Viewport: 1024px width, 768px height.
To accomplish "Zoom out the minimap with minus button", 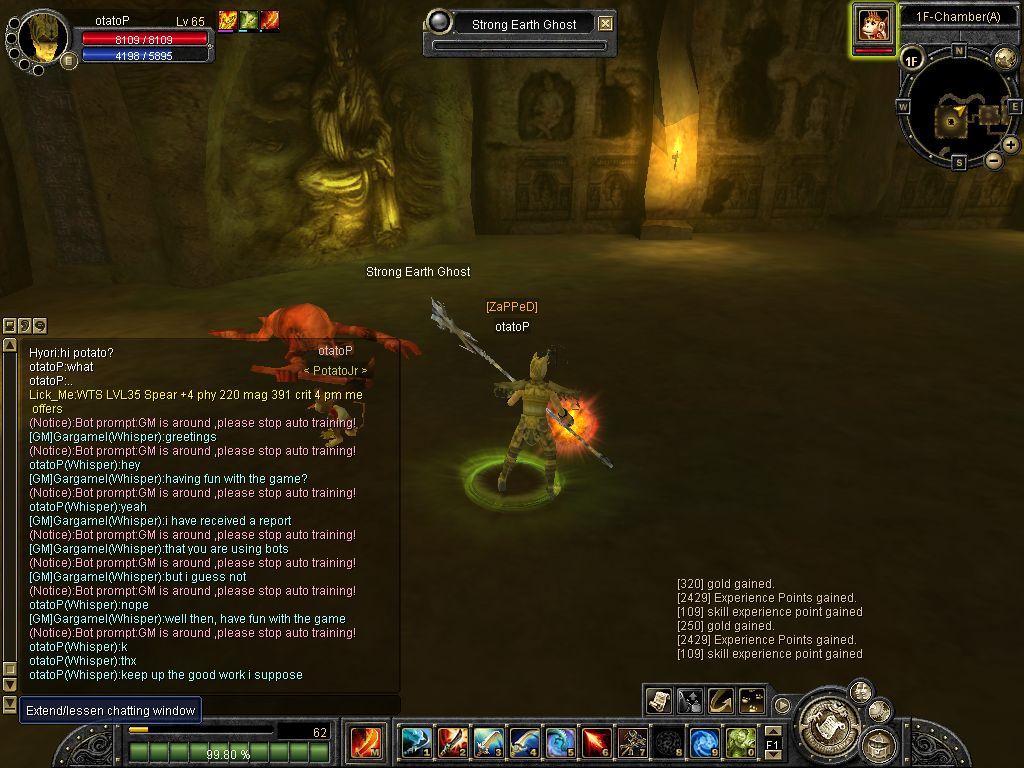I will pos(994,160).
